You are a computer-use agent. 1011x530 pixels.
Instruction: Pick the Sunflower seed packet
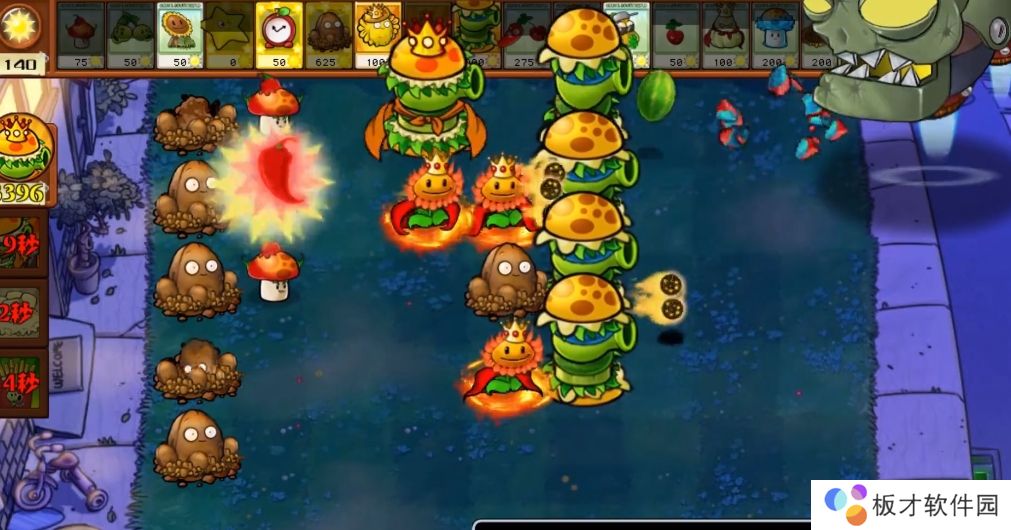(x=179, y=35)
